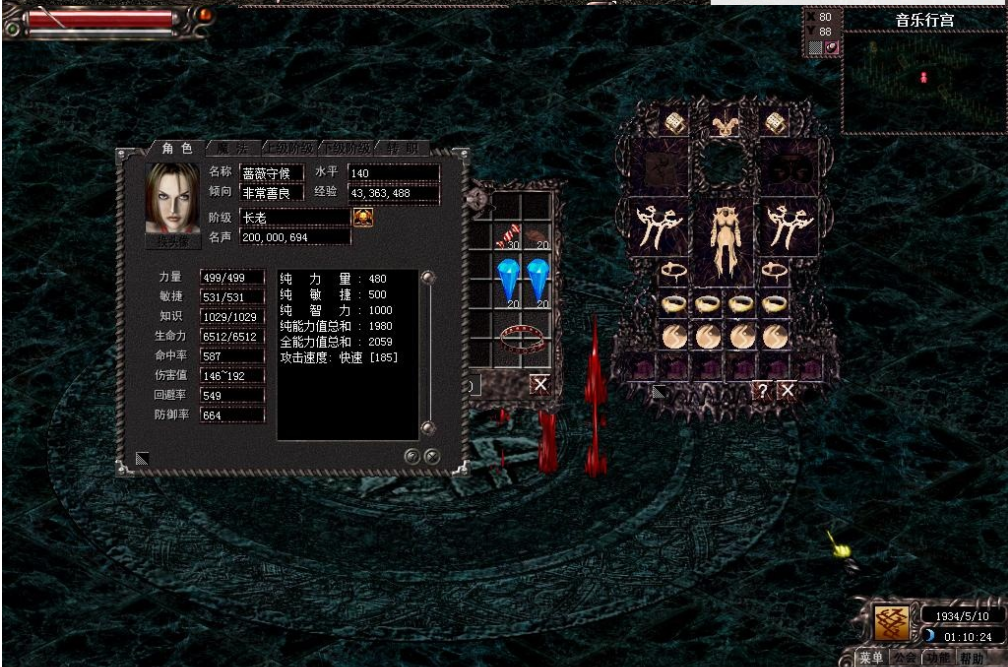
Task: Select the 下级阶级 tab
Action: point(346,148)
